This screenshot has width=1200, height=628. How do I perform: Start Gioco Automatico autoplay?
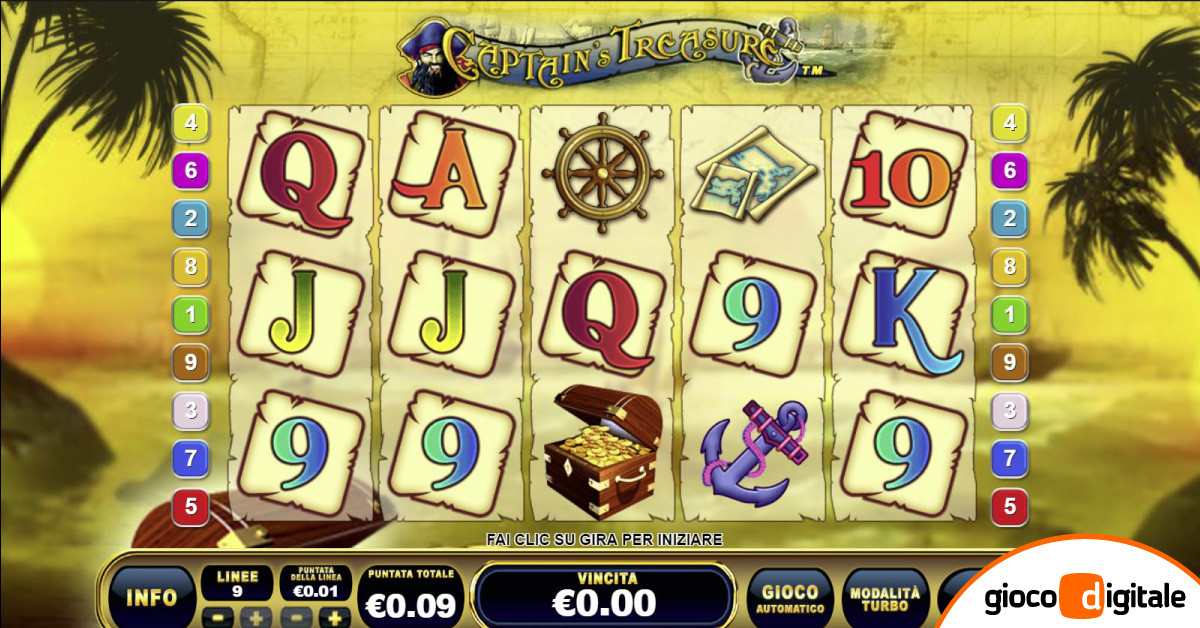coord(789,598)
